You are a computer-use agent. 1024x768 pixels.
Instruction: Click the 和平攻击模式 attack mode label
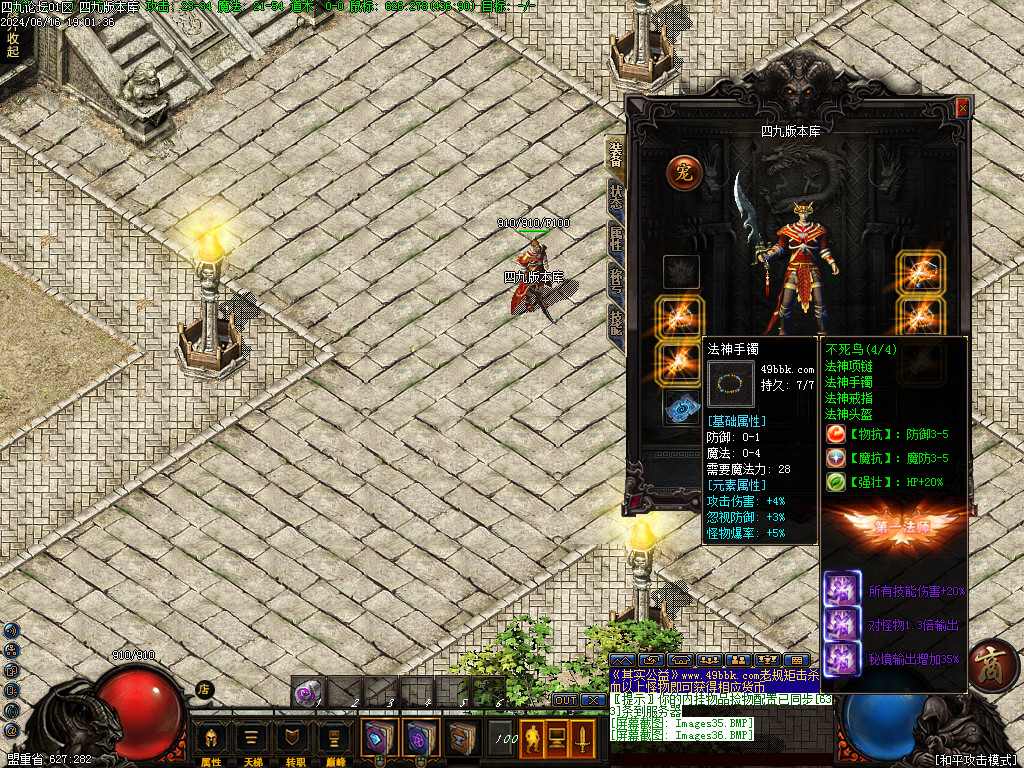974,760
